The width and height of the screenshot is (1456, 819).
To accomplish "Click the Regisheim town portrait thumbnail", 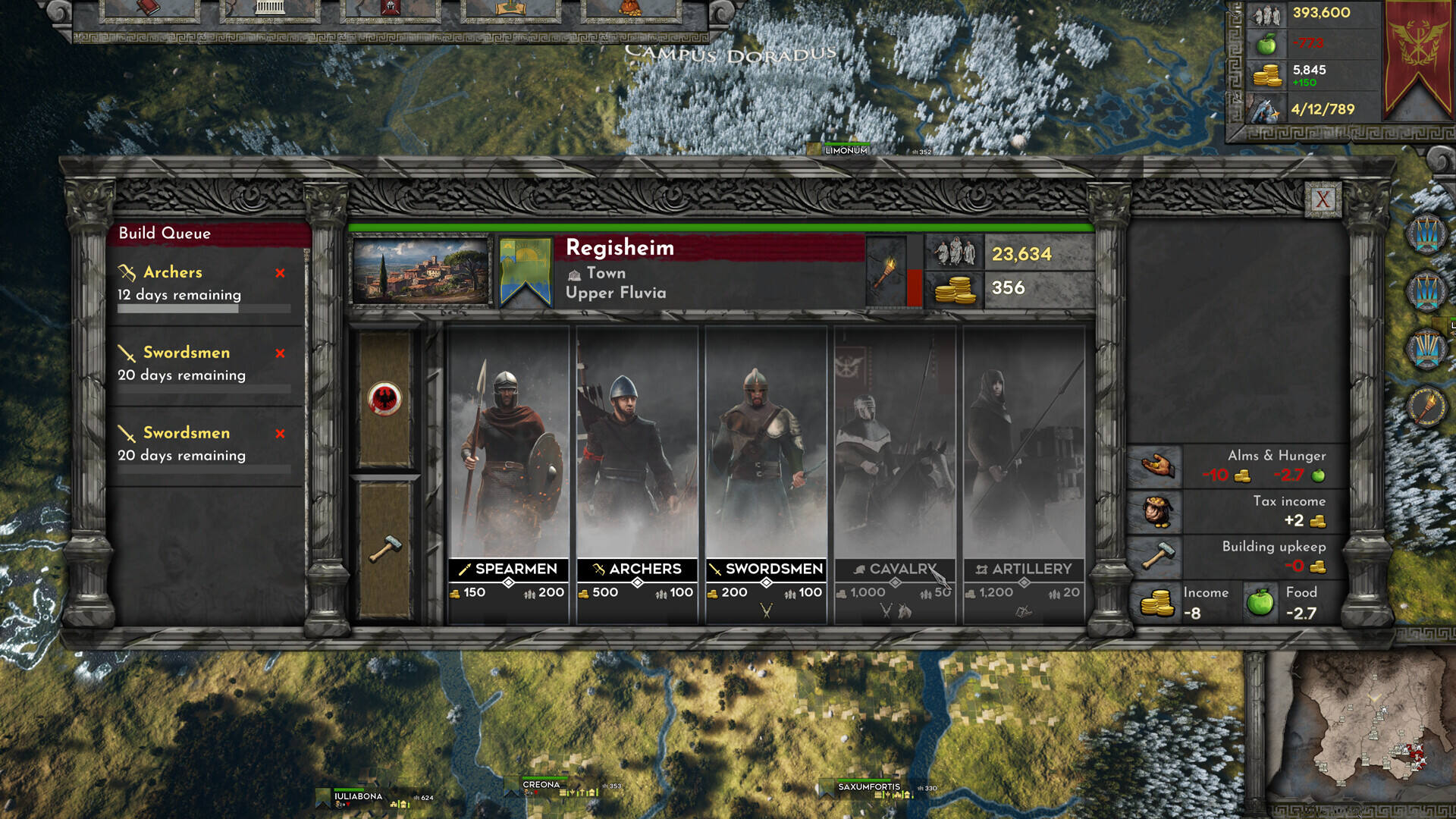I will coord(421,271).
